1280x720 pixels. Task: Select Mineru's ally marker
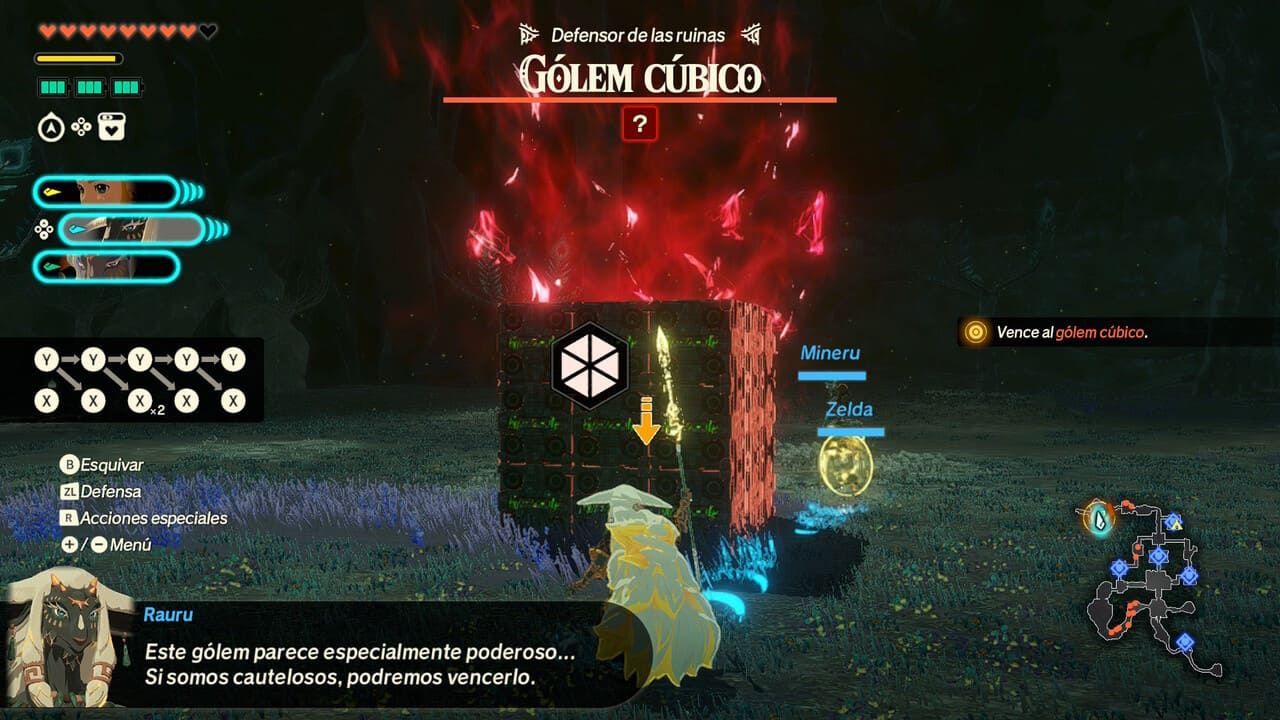[830, 354]
